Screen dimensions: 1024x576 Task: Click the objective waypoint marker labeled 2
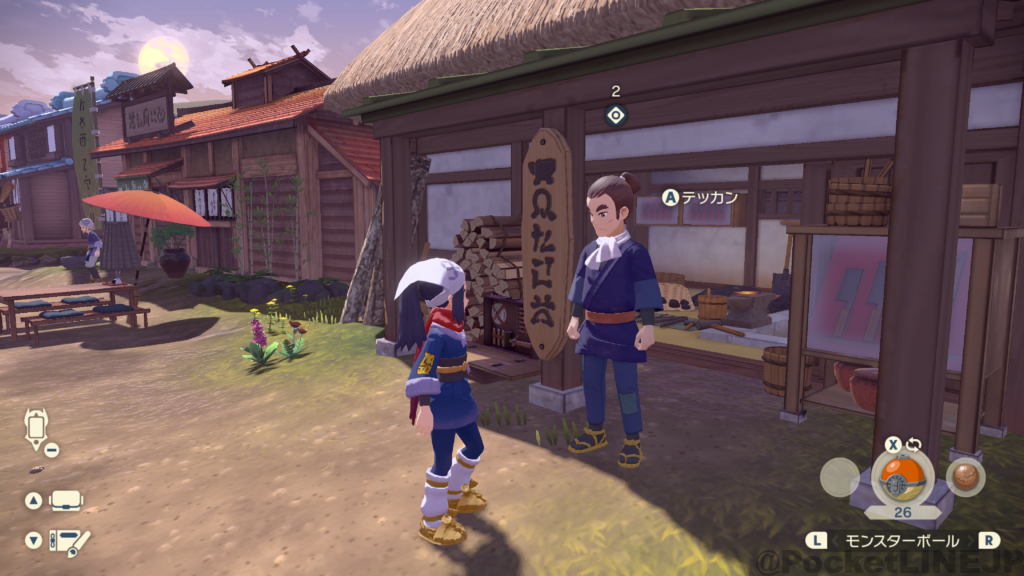coord(616,115)
